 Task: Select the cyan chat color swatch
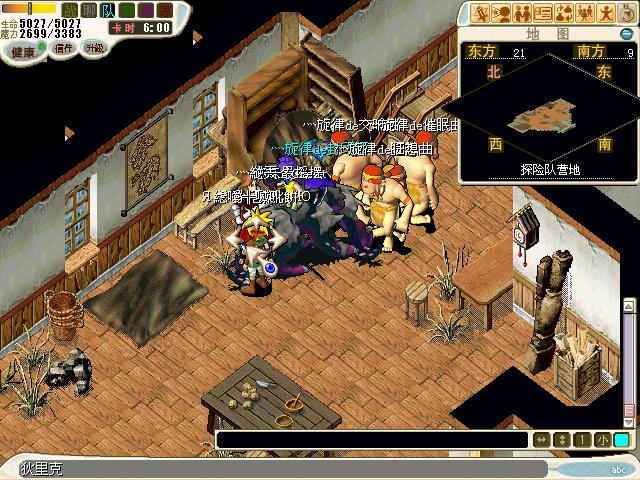point(621,440)
